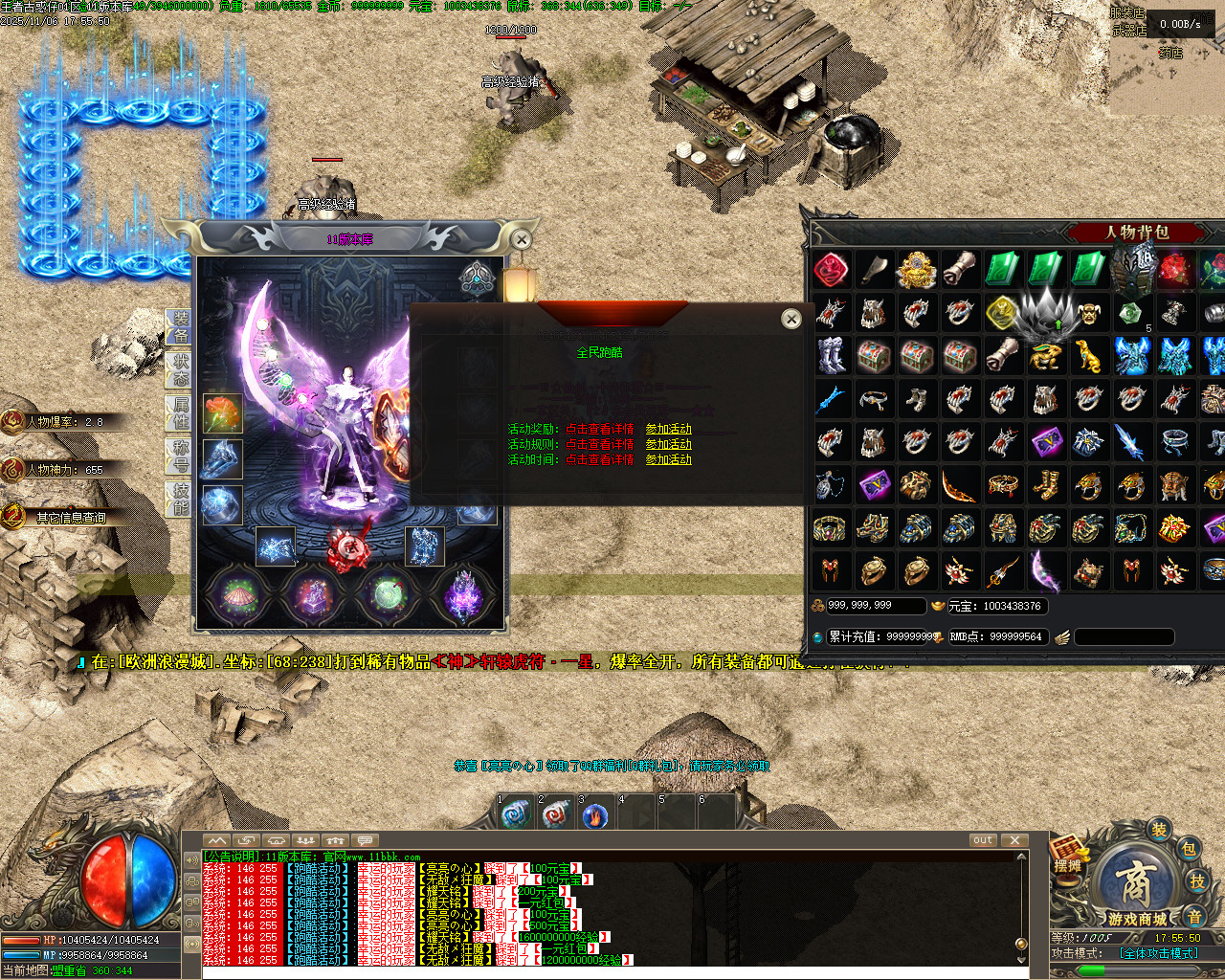Close the chat window
Screen dimensions: 1225x980
pos(1014,840)
